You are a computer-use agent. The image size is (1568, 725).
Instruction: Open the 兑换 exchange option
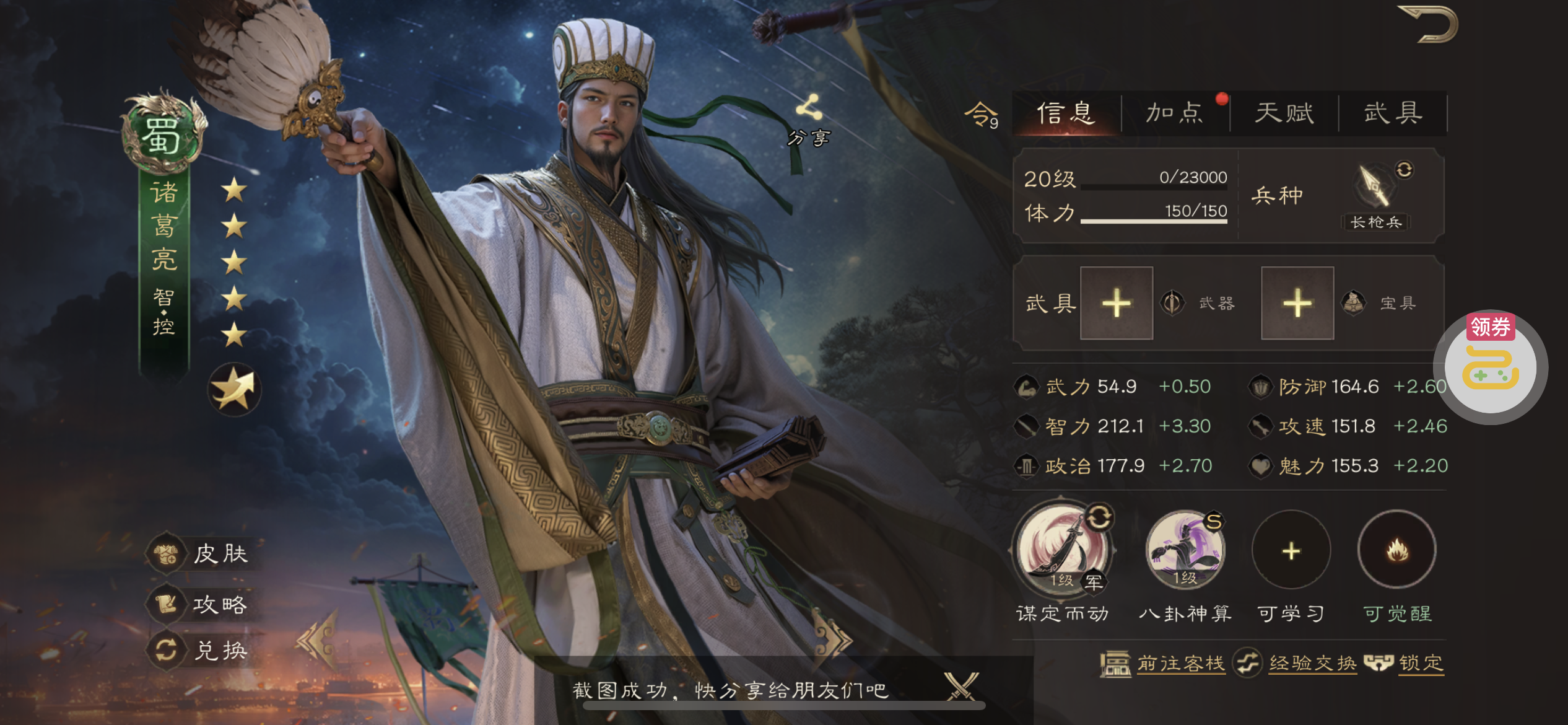click(x=204, y=650)
